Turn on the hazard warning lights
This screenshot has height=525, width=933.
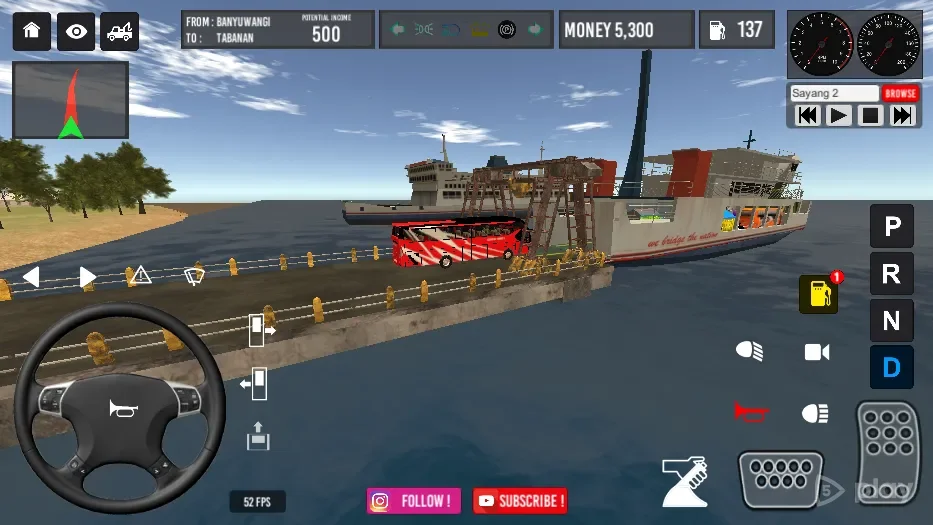[x=141, y=275]
